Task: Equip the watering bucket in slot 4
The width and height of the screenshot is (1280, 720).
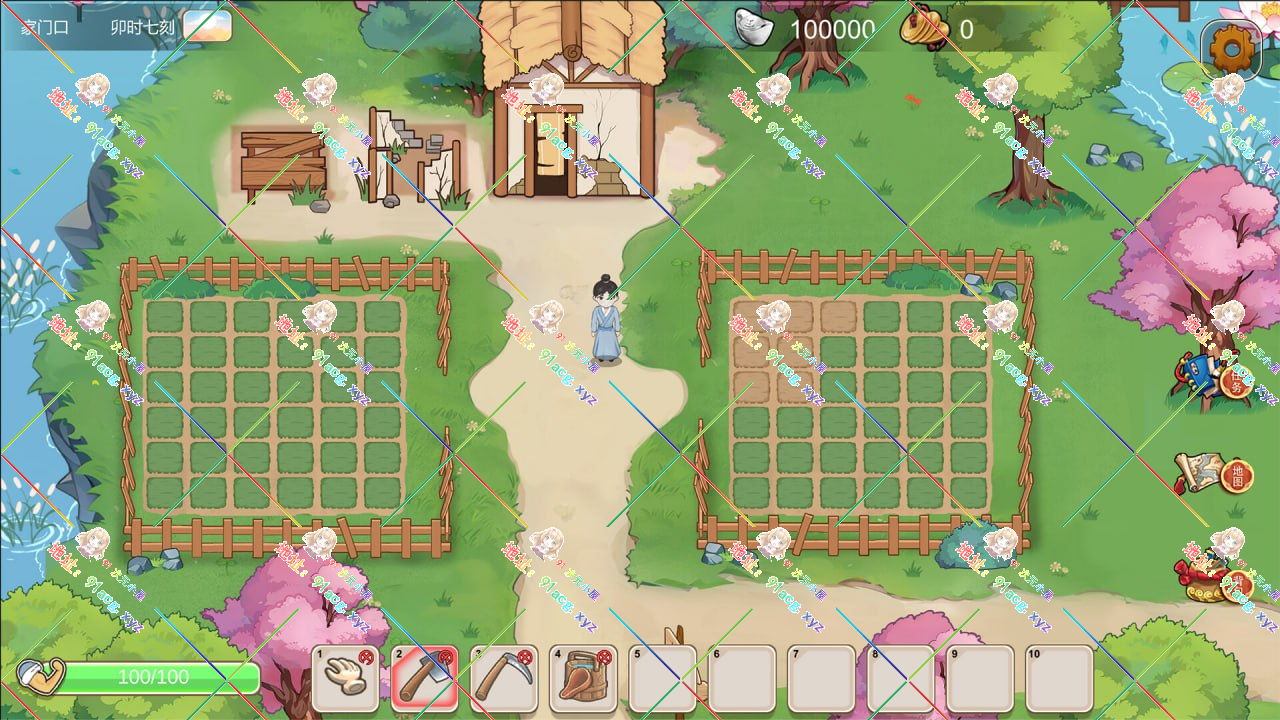Action: 583,678
